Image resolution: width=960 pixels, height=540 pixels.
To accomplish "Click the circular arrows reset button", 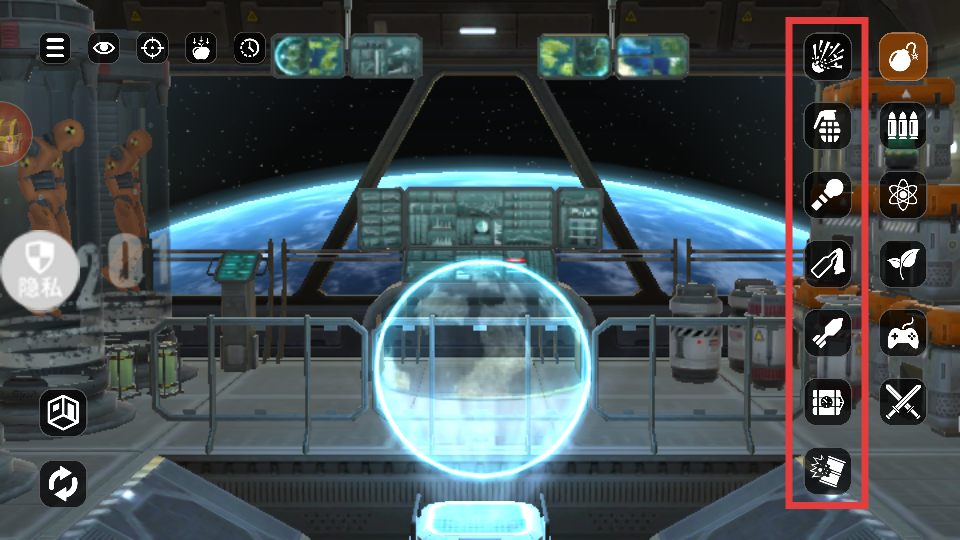I will tap(63, 485).
